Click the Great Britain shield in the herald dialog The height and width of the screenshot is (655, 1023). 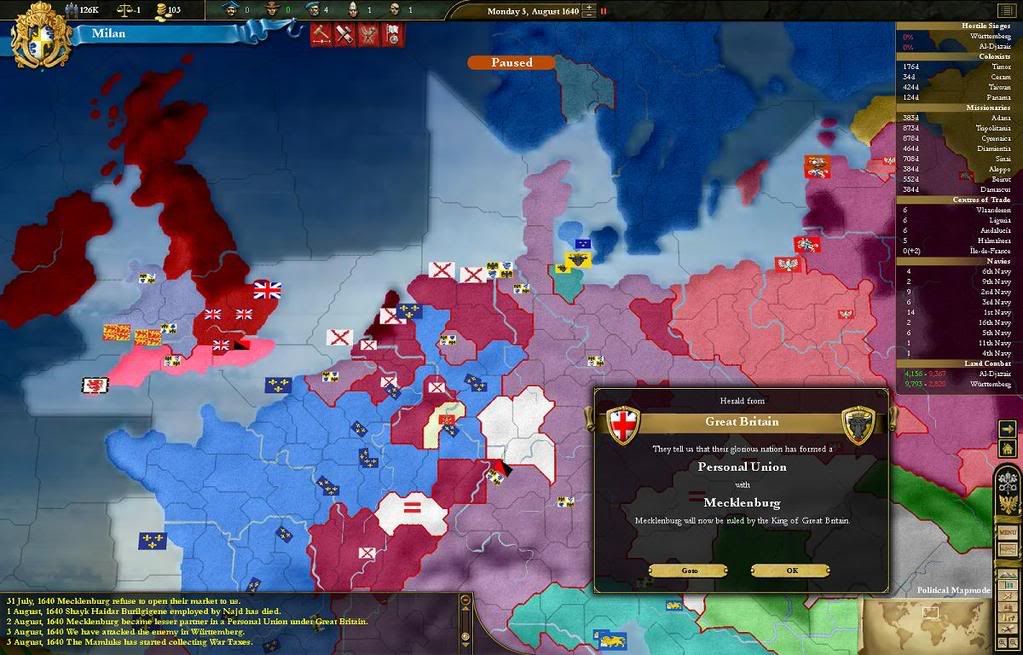(x=623, y=424)
